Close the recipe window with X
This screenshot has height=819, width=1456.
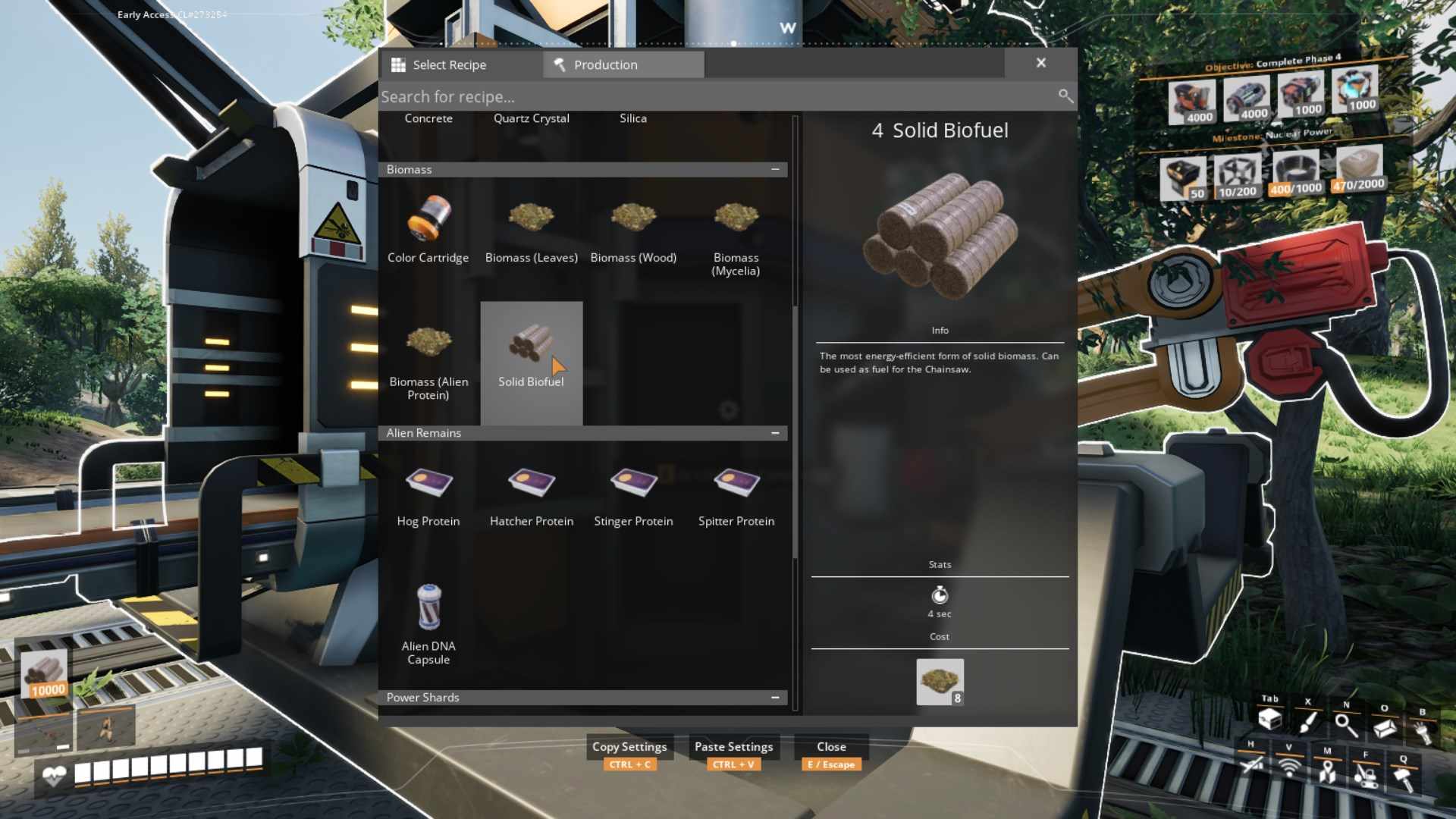pyautogui.click(x=1040, y=63)
